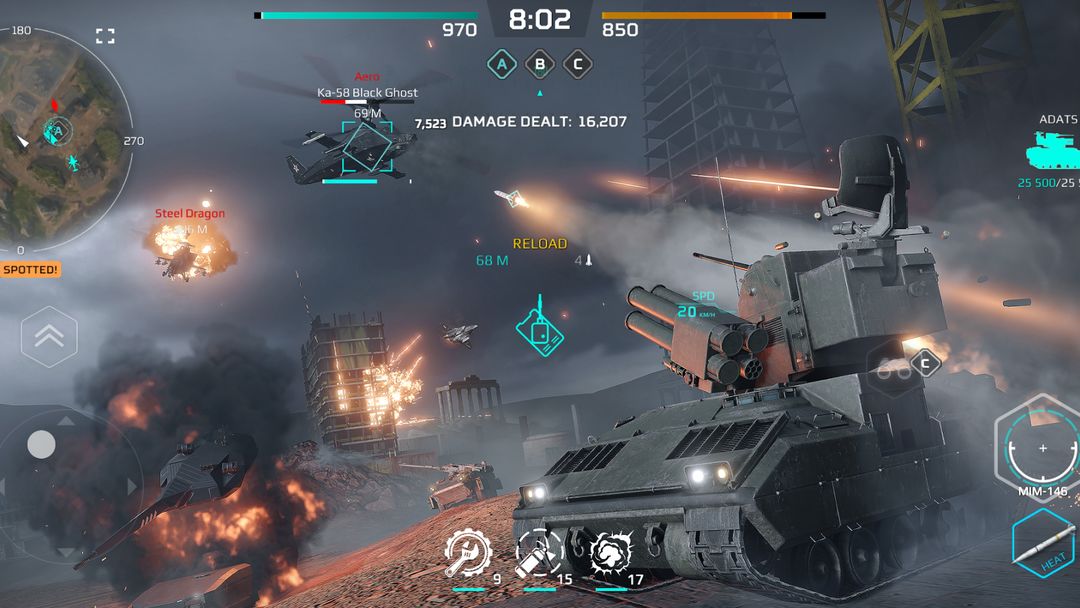
Task: Expand the minimap with the fullscreen icon
Action: (105, 37)
